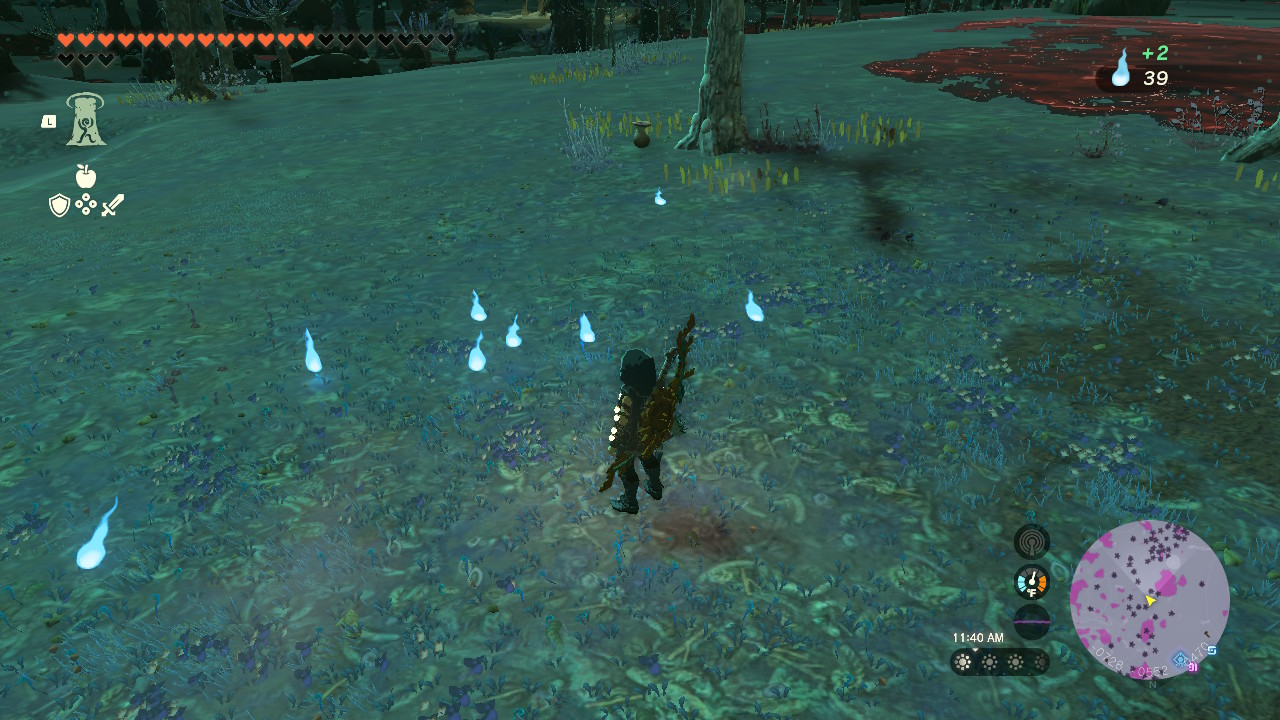Click the Poe count number 39

coord(1155,78)
